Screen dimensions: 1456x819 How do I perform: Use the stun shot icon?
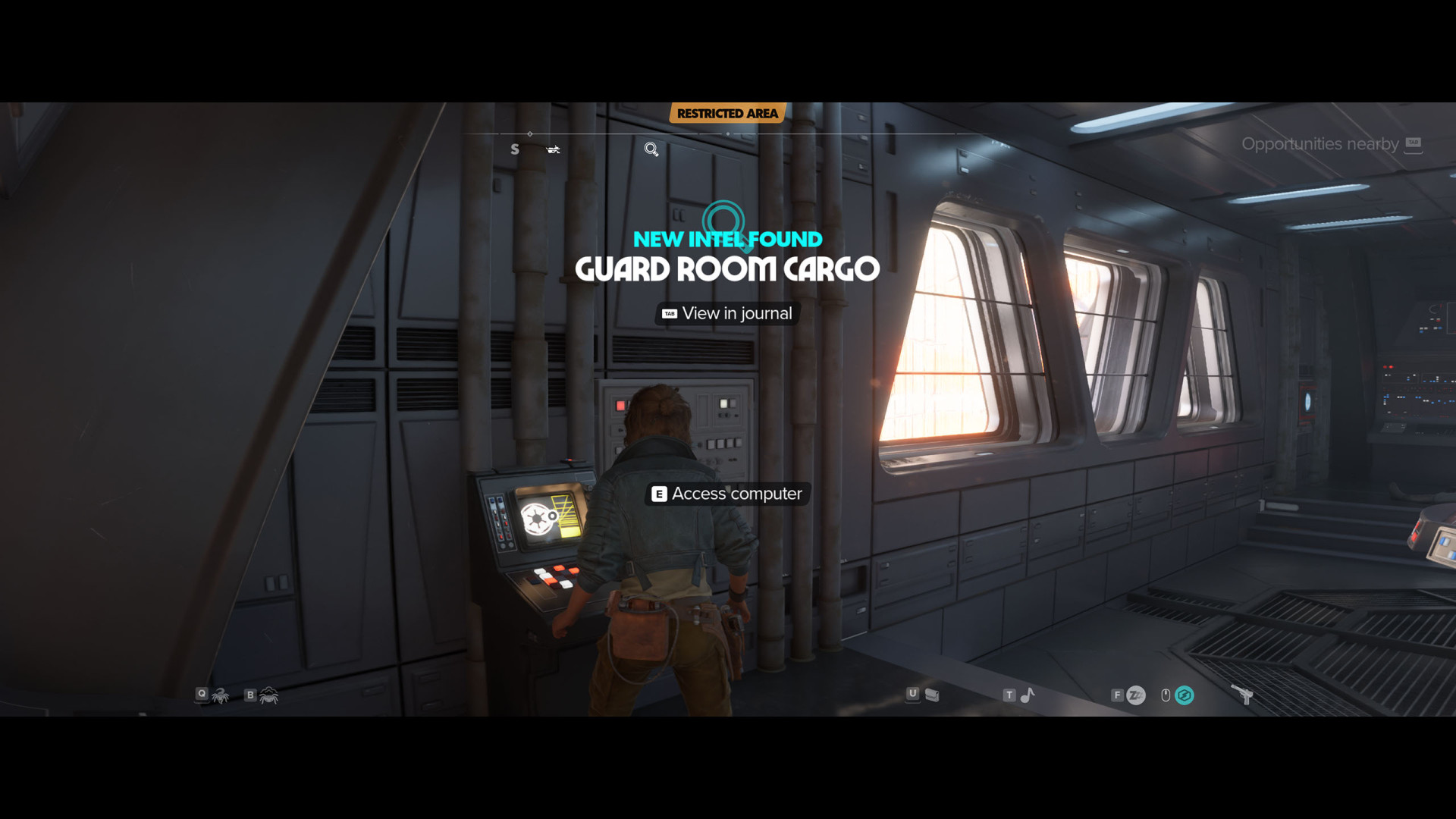click(x=1135, y=695)
